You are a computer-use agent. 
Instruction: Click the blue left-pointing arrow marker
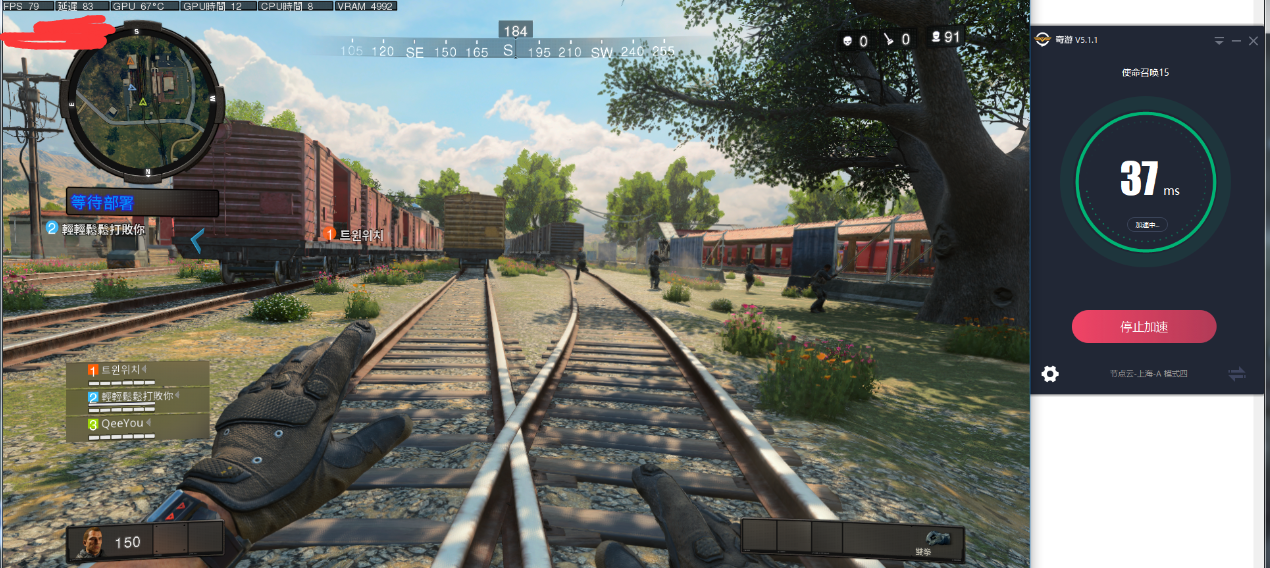pos(197,240)
